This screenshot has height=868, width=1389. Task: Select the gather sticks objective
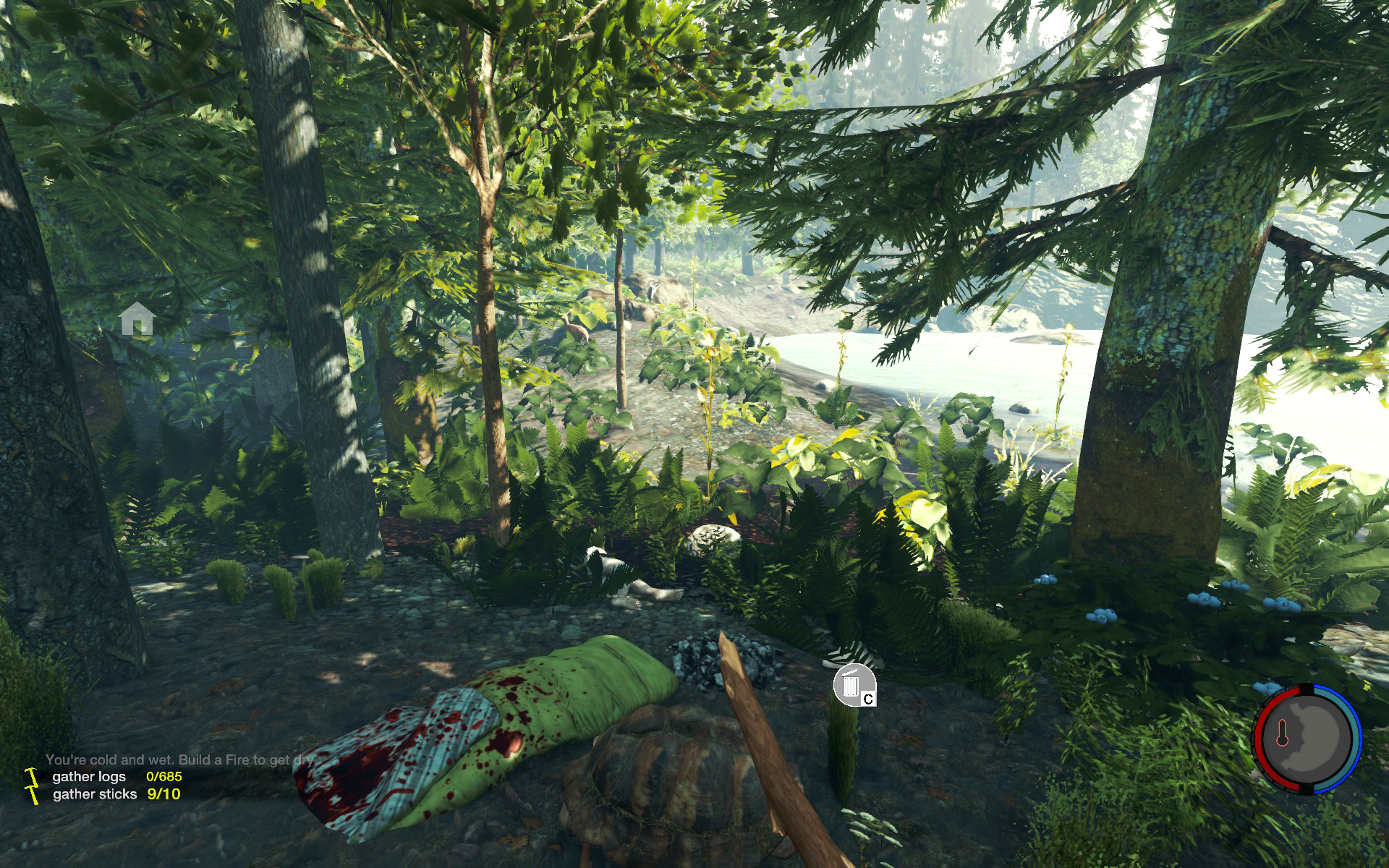(x=95, y=793)
